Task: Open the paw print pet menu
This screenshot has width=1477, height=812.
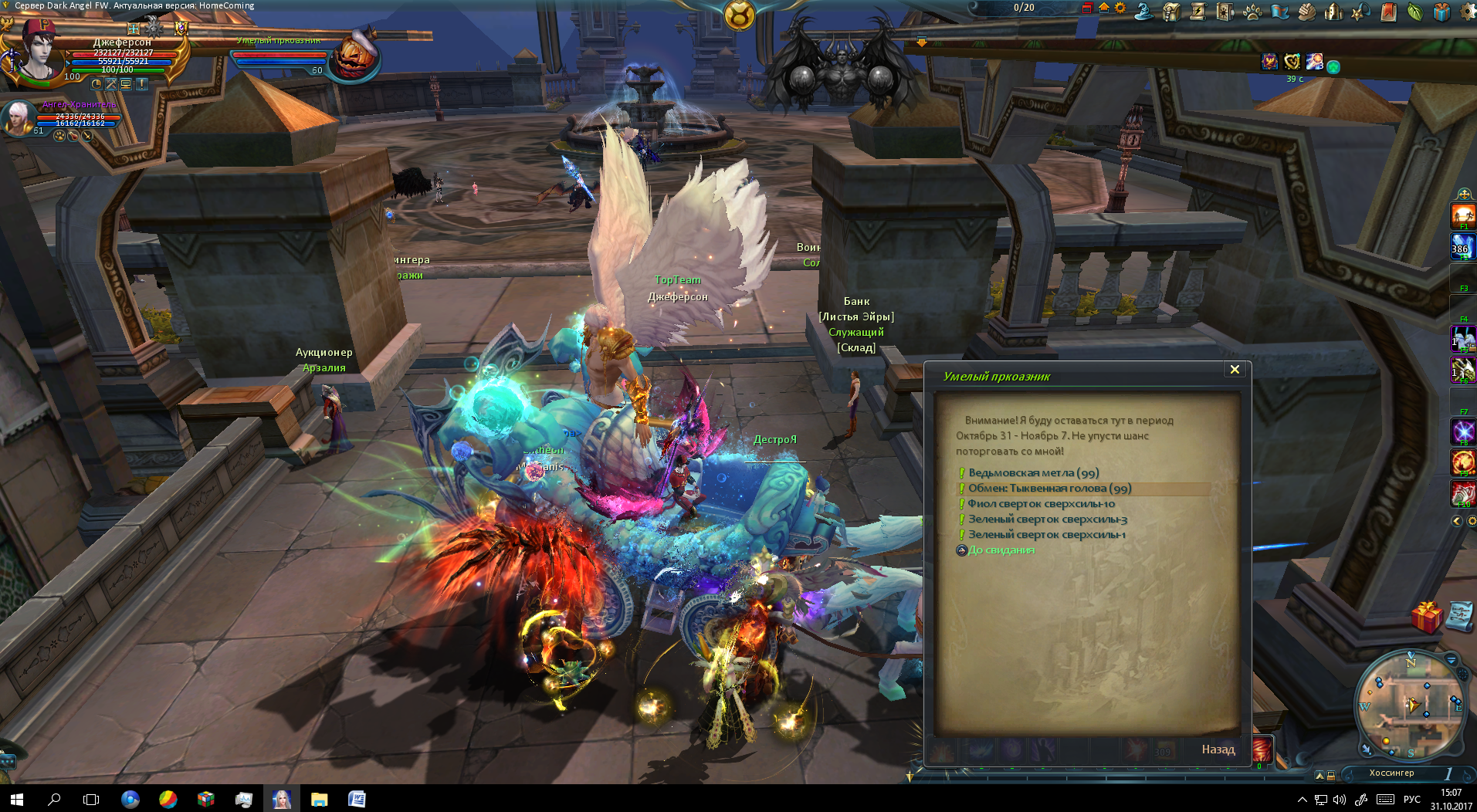Action: click(1252, 12)
